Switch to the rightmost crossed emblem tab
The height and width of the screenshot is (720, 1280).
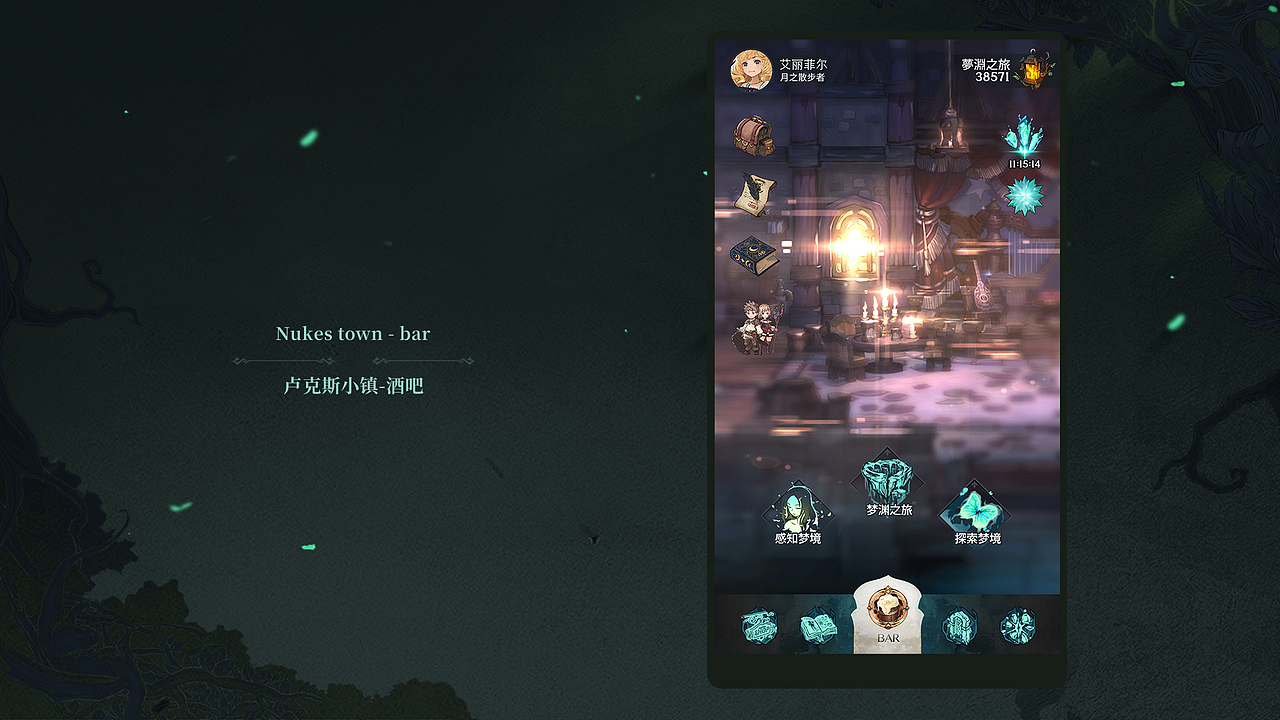[x=1018, y=626]
